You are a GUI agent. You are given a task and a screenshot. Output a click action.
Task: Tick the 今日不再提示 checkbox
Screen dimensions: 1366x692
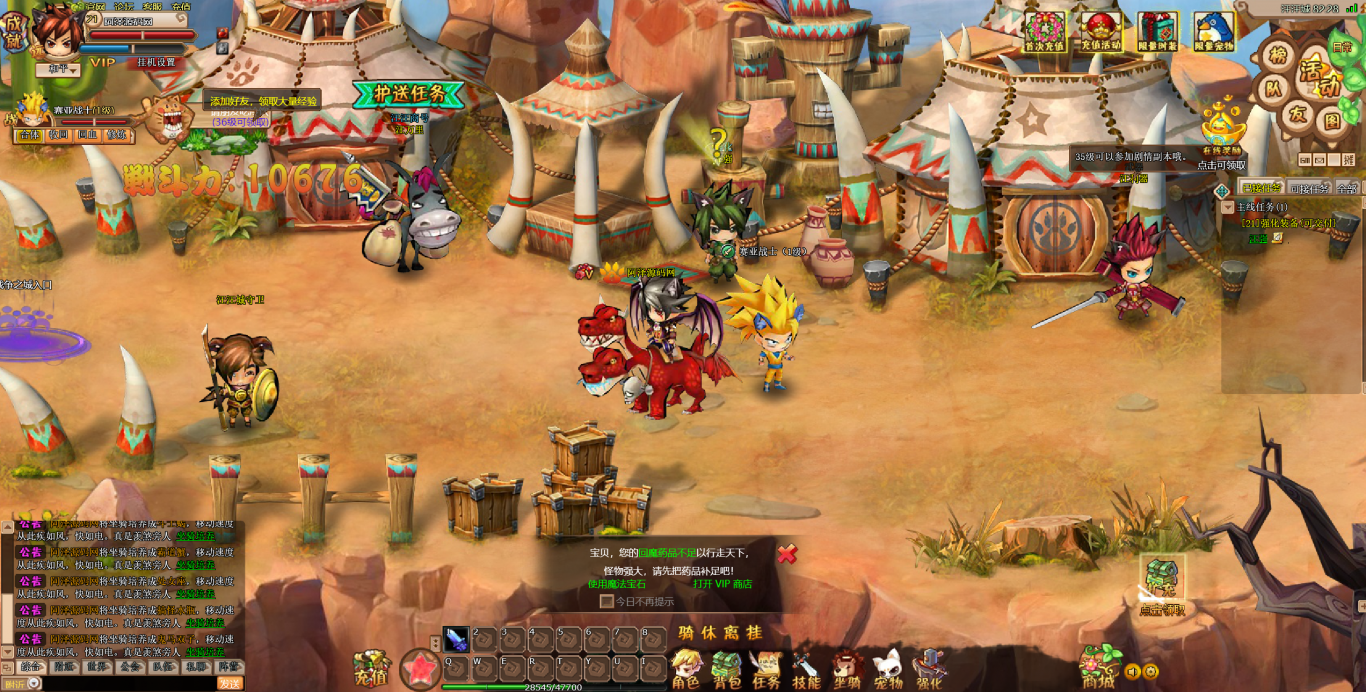(606, 602)
